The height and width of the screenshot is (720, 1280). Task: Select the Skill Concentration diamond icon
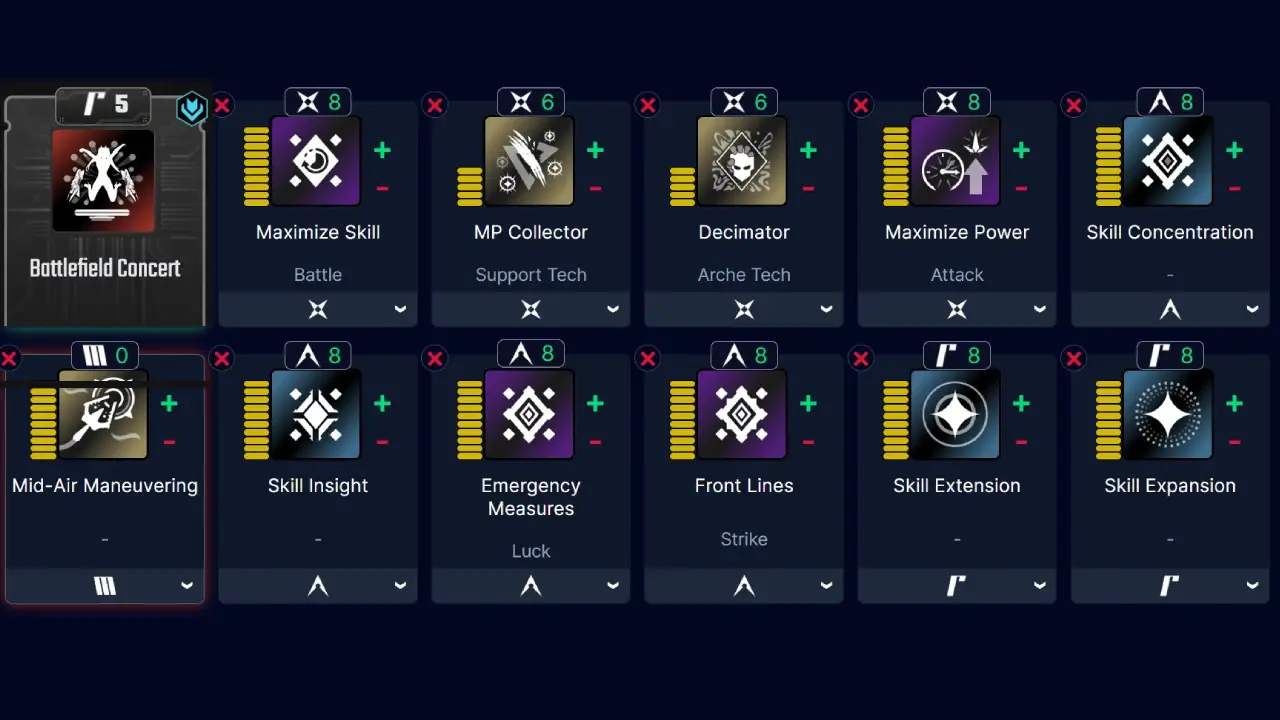(1170, 161)
